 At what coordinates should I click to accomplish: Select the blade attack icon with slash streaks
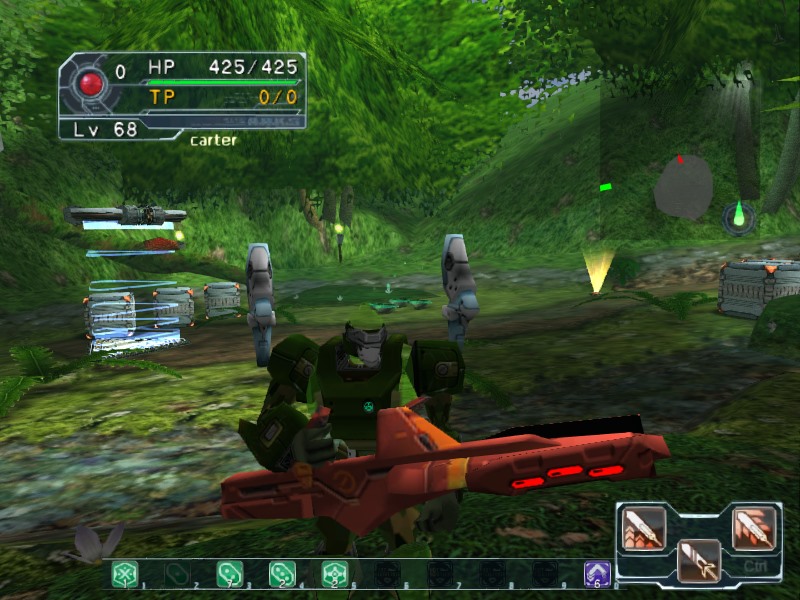pyautogui.click(x=754, y=529)
